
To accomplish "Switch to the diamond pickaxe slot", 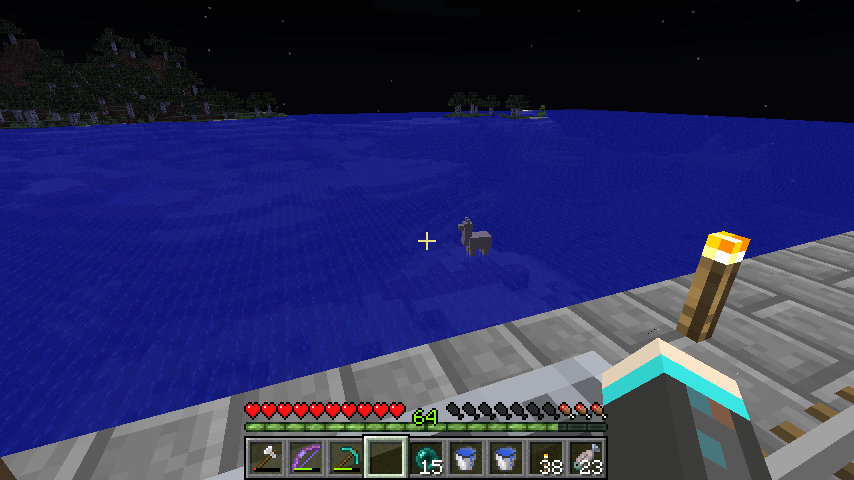I will (345, 459).
